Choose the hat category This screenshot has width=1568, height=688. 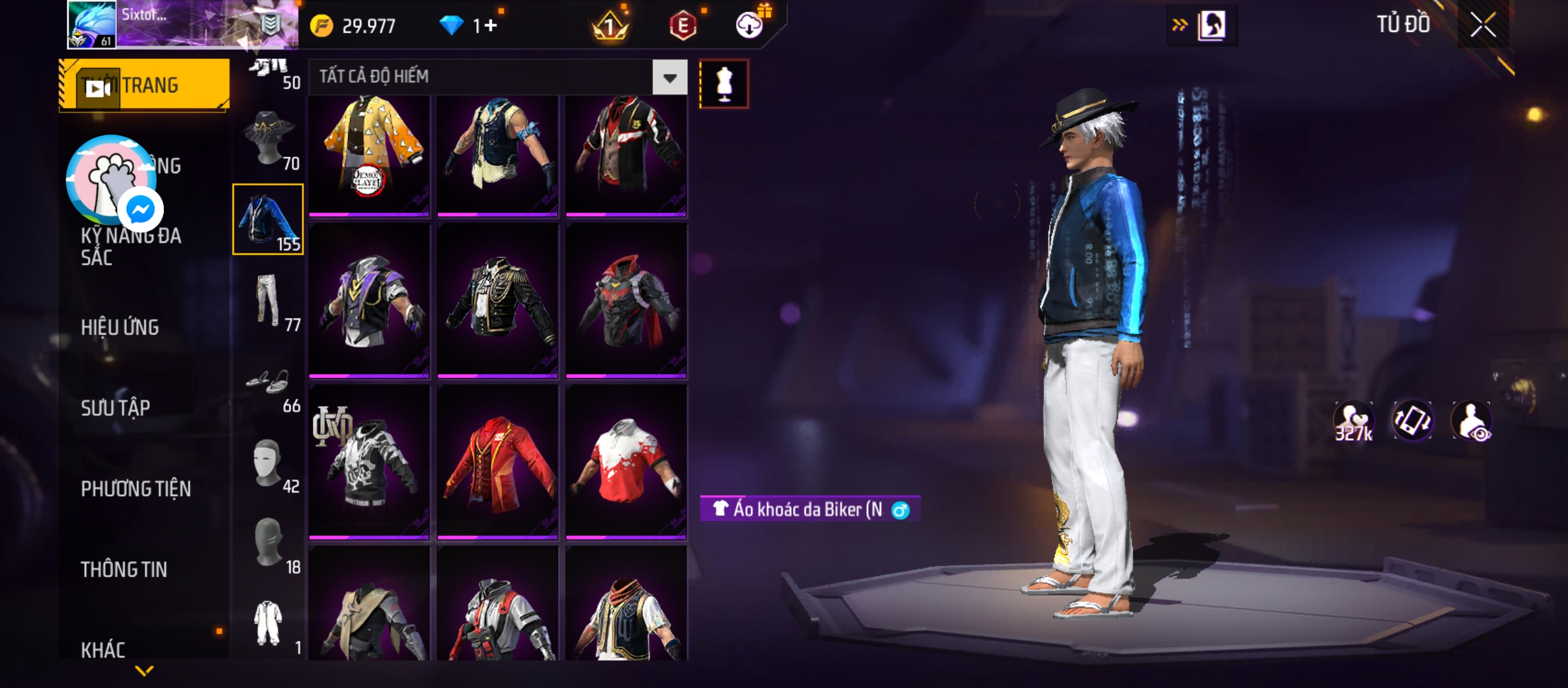[x=268, y=139]
